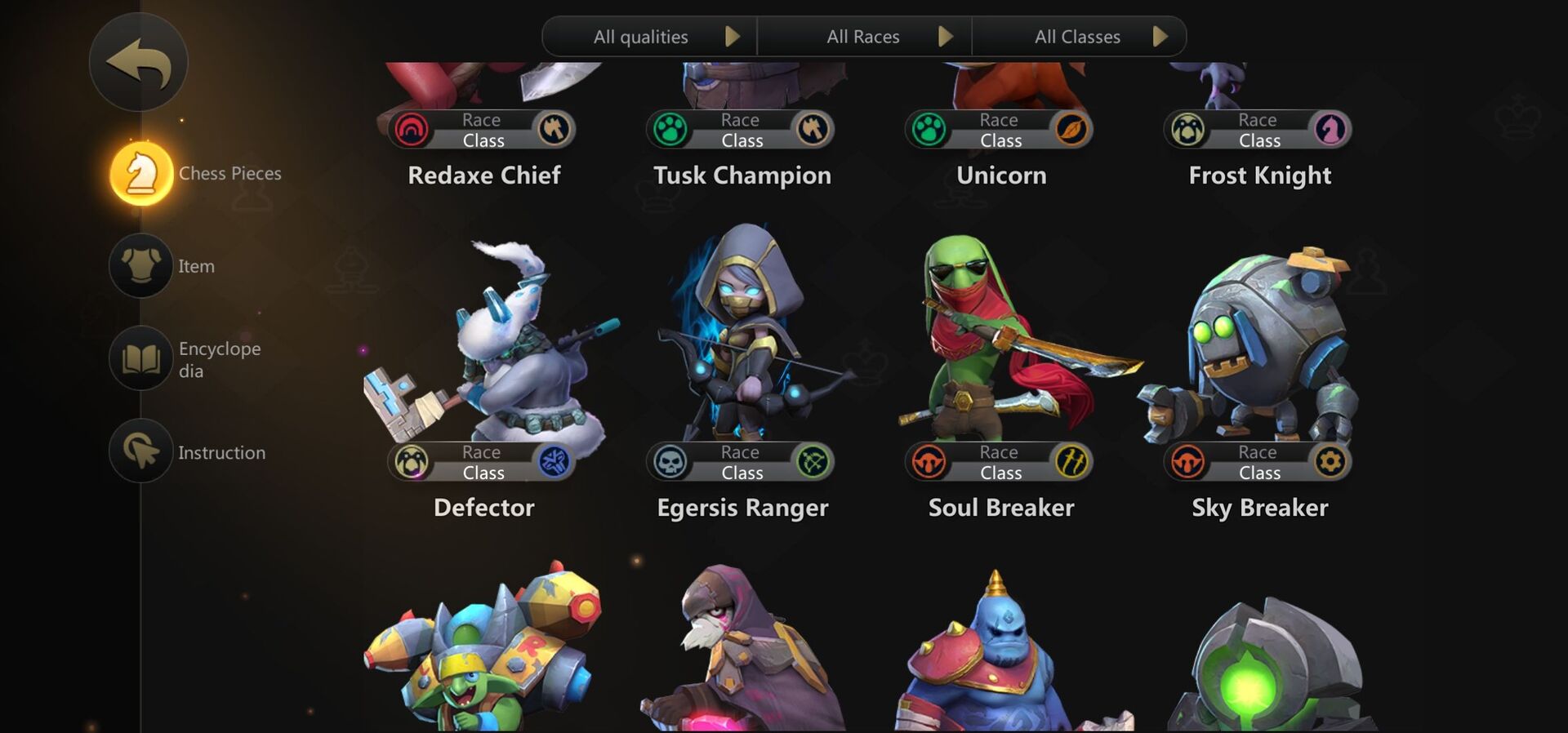Click Unicorn's leaf class icon

coord(1072,129)
